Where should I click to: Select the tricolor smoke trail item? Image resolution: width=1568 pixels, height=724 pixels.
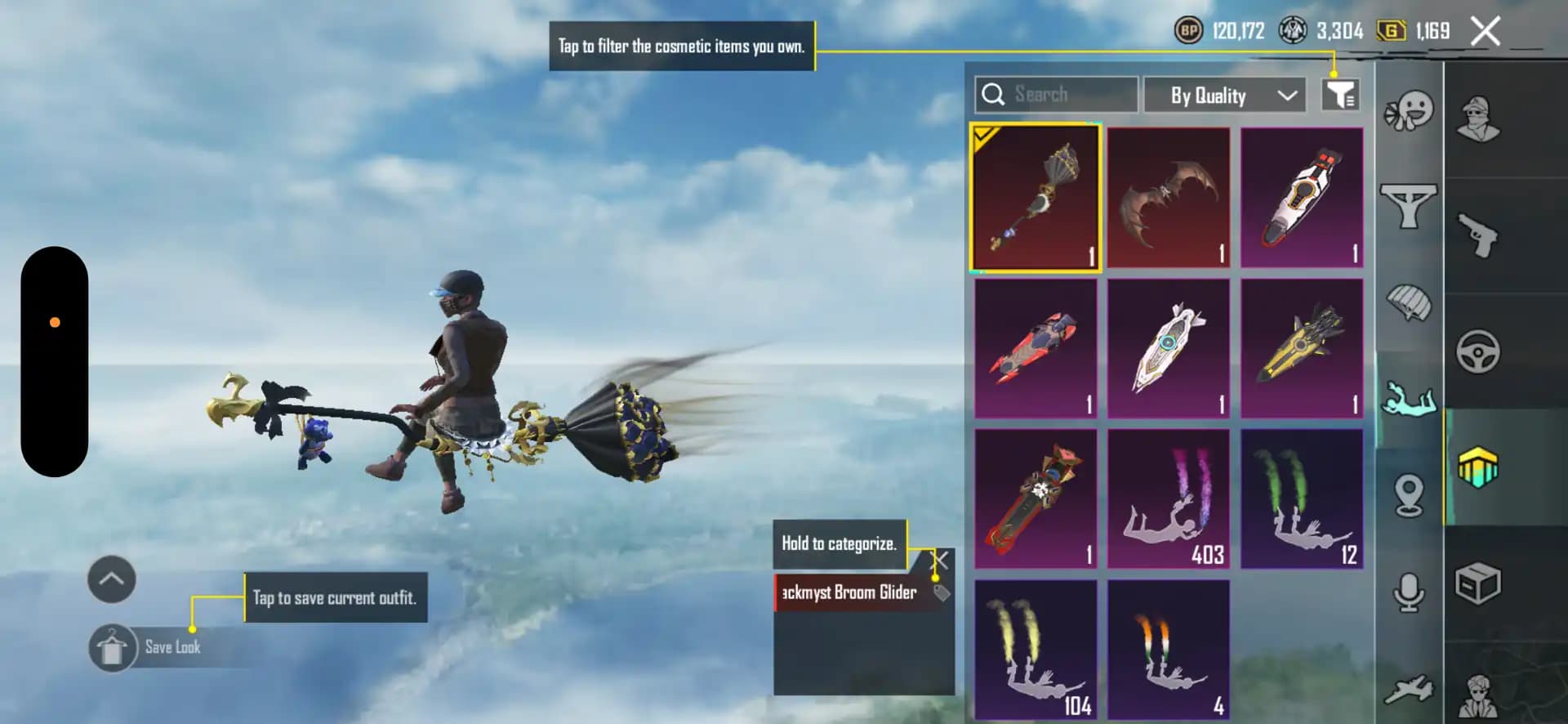point(1169,650)
